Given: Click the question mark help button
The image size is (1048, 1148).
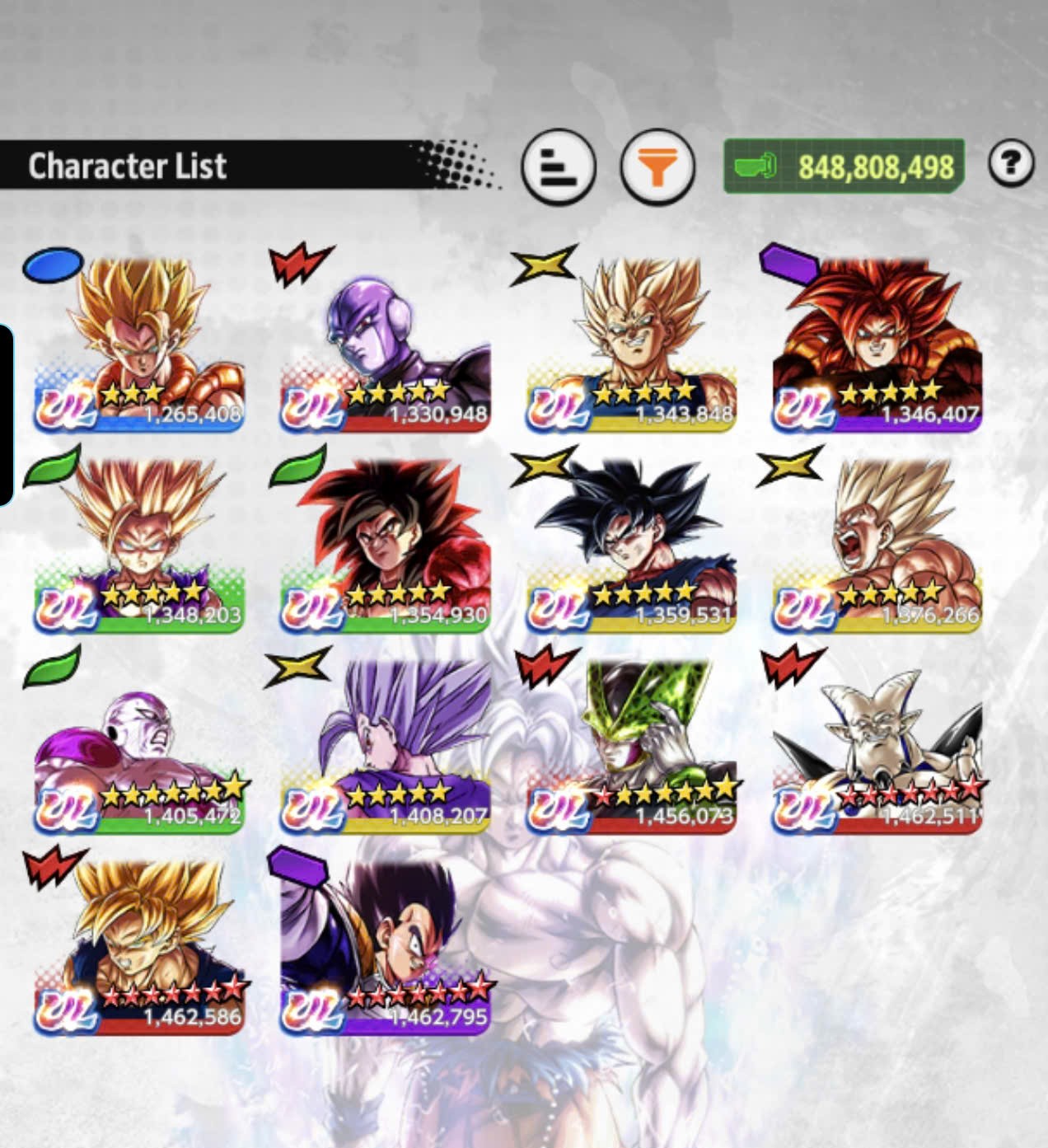Looking at the screenshot, I should [x=1011, y=164].
